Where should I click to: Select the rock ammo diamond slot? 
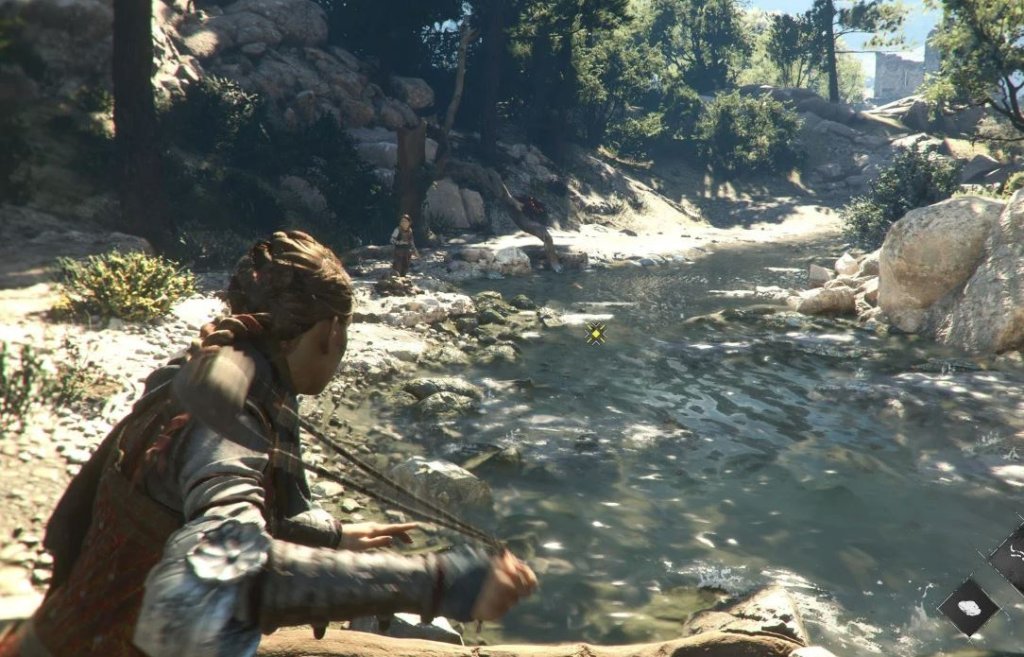pyautogui.click(x=967, y=607)
